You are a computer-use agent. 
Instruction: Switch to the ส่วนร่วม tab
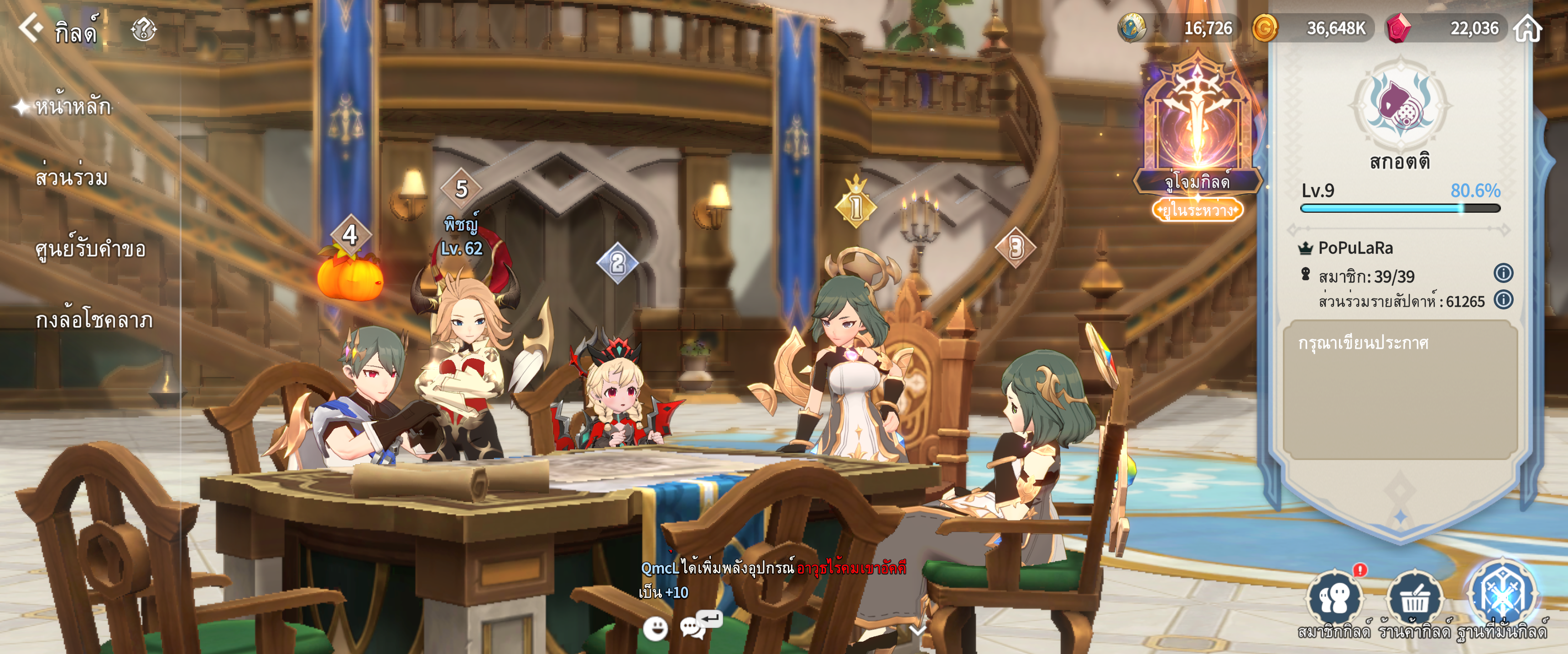click(72, 178)
